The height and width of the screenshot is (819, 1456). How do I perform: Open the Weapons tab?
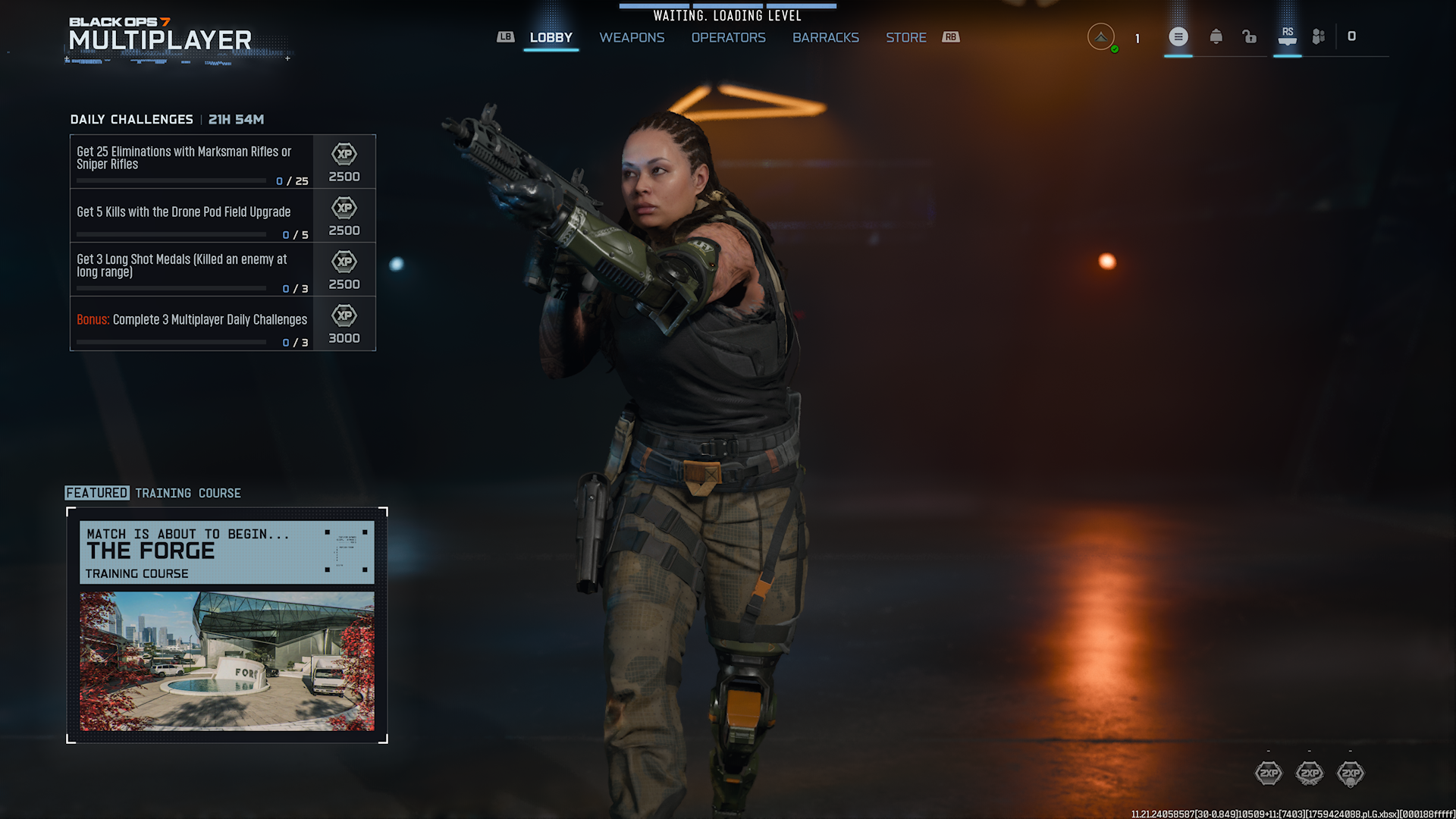point(632,38)
